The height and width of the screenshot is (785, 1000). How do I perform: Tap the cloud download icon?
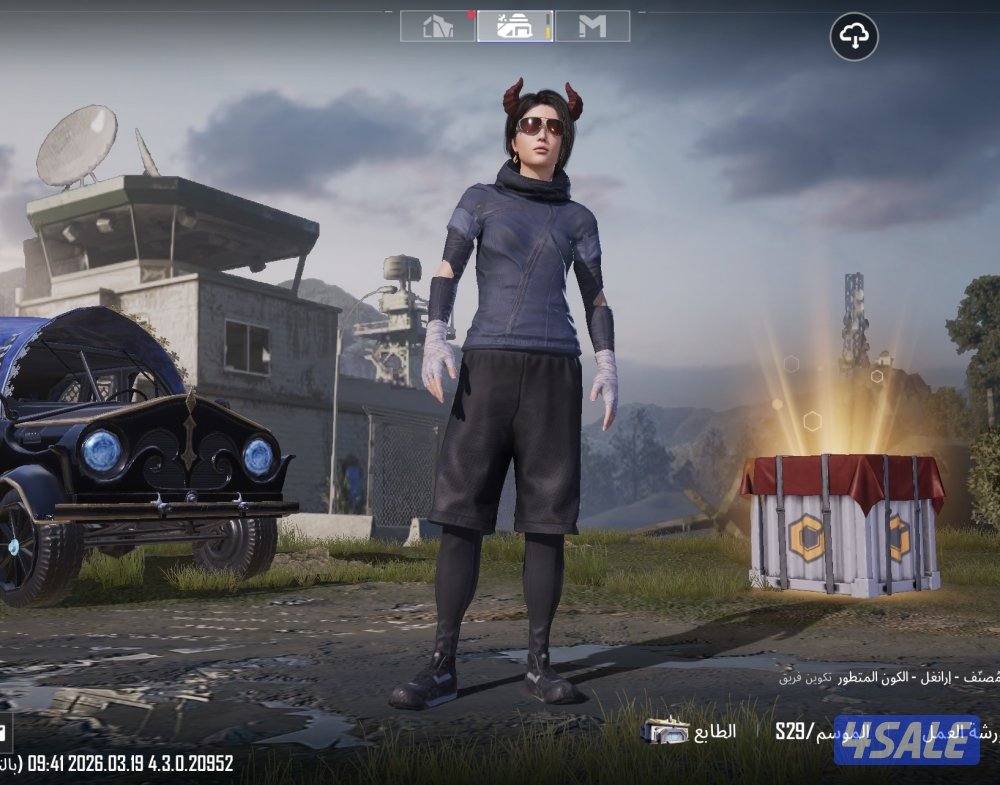[x=854, y=37]
